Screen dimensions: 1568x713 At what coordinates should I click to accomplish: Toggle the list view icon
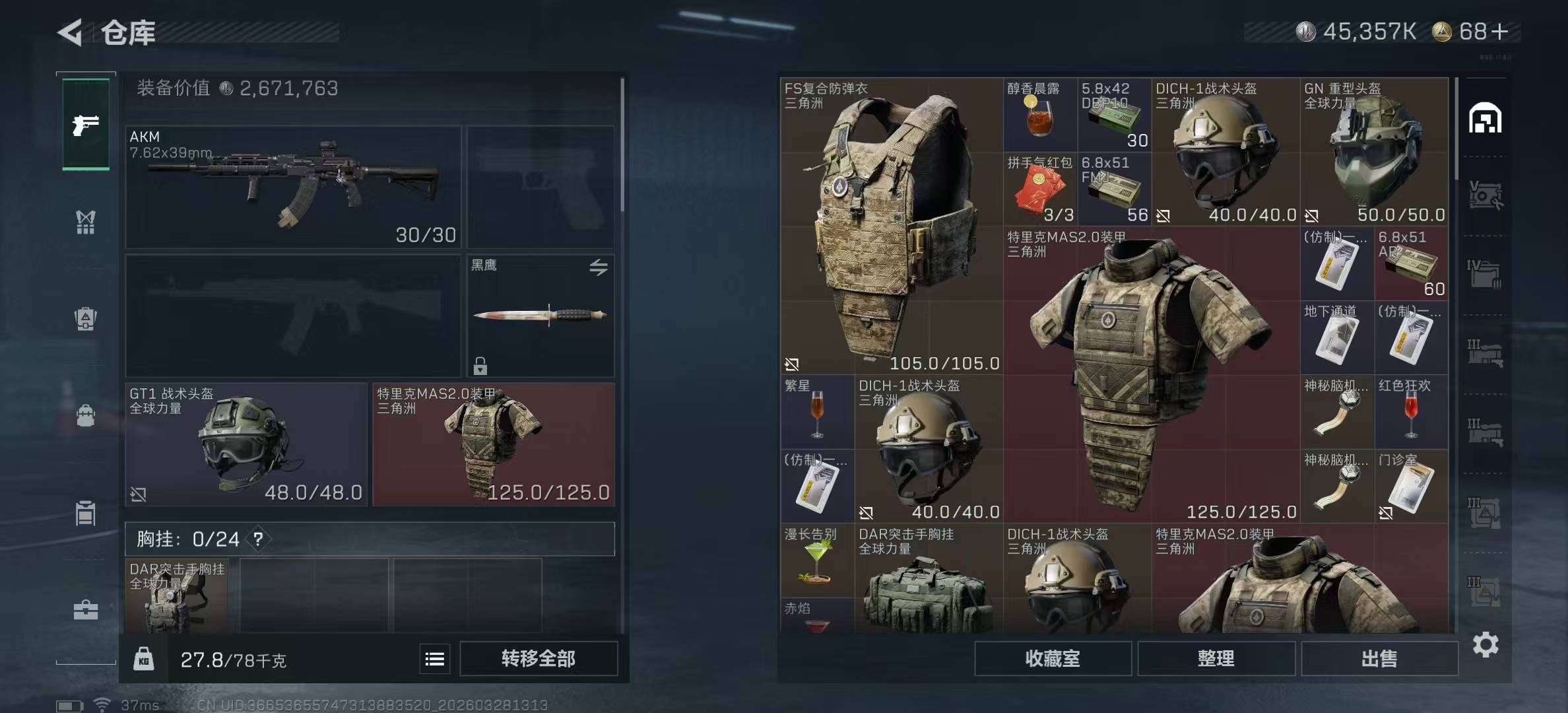pyautogui.click(x=434, y=659)
